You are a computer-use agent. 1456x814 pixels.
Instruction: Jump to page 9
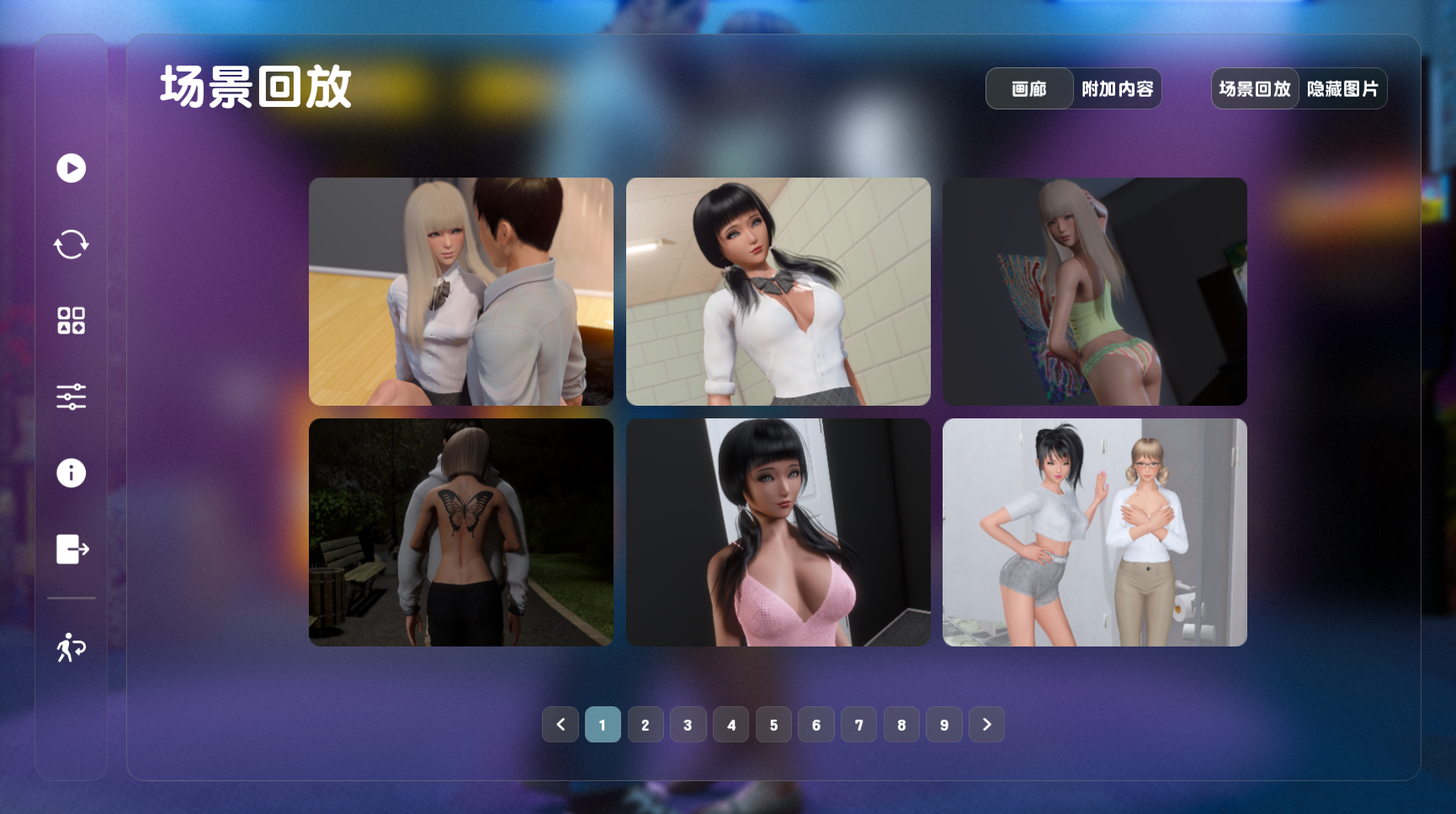(x=944, y=725)
